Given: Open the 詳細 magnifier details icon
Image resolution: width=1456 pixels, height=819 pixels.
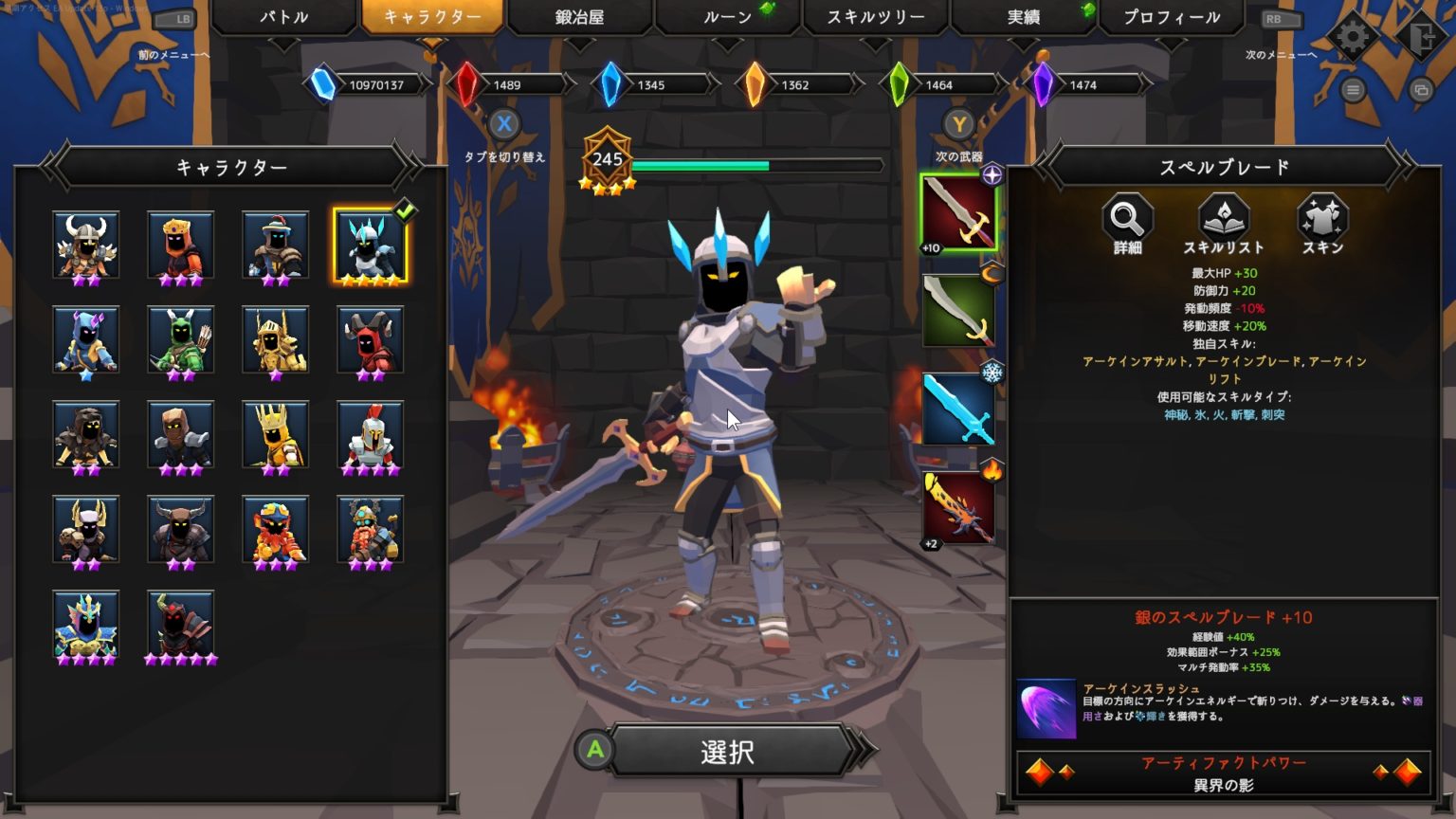Looking at the screenshot, I should (x=1127, y=222).
